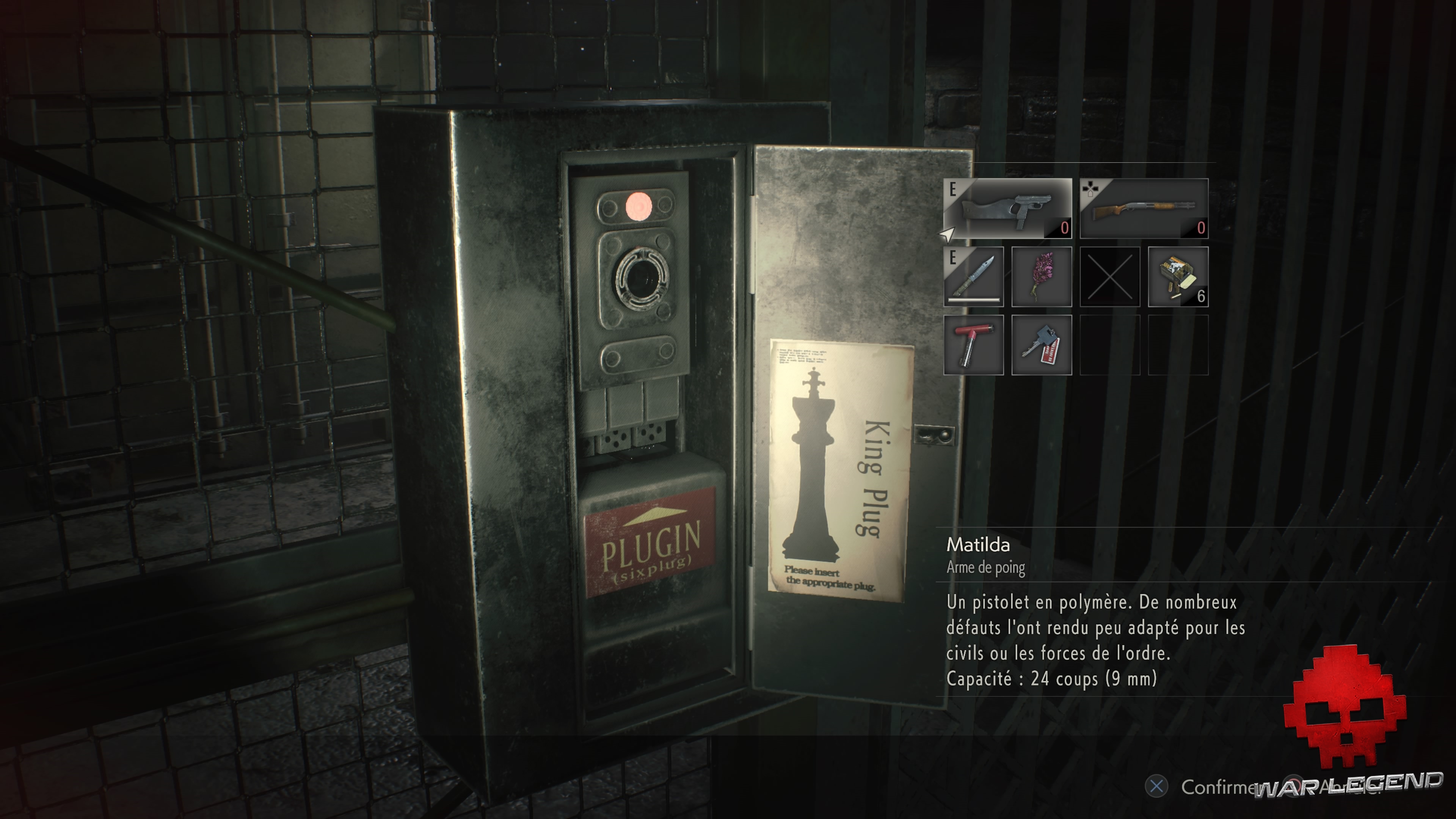The image size is (1456, 819).
Task: Select the shotgun inventory slot
Action: coord(1144,208)
